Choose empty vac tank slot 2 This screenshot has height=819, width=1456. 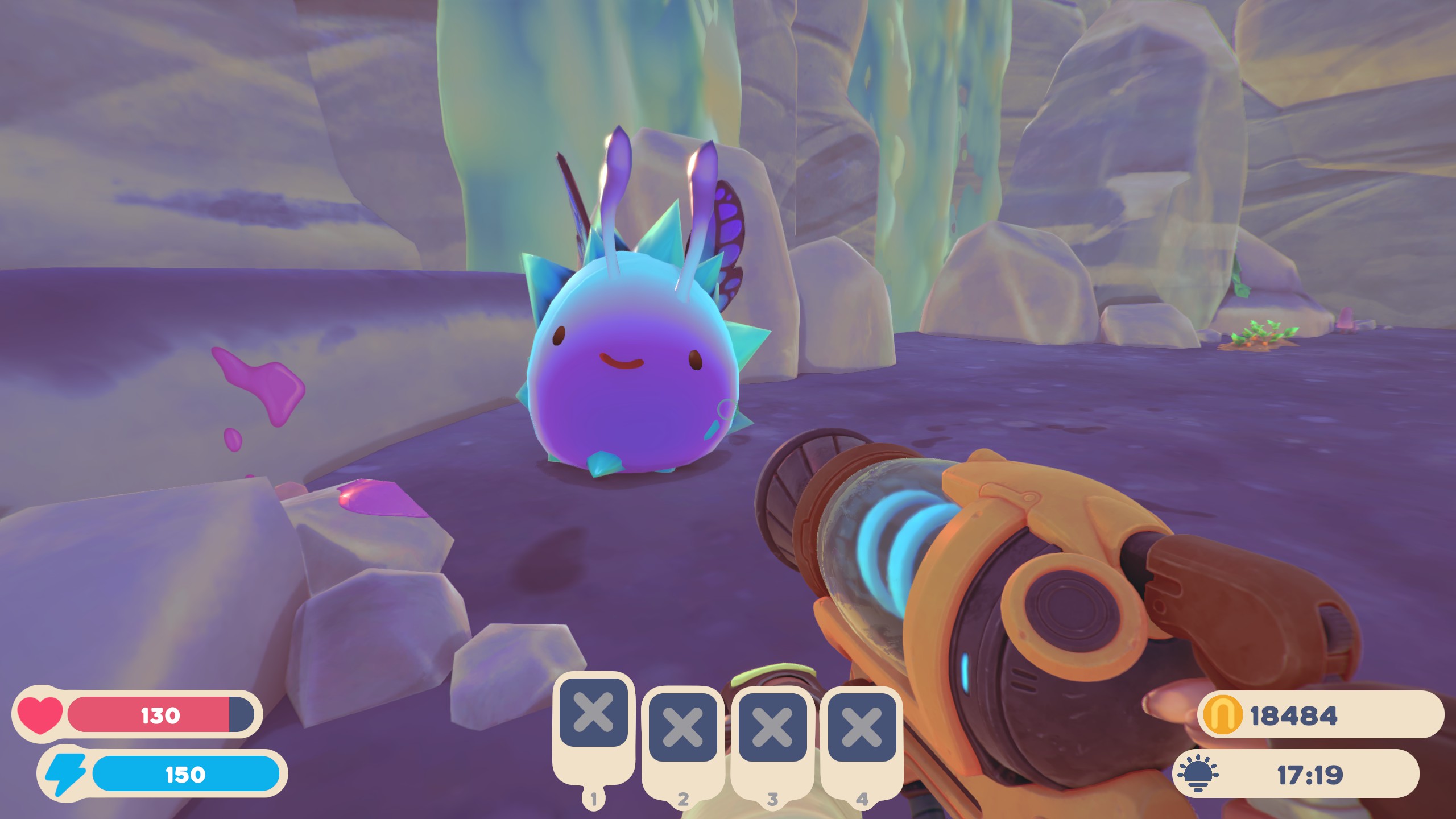pyautogui.click(x=682, y=727)
